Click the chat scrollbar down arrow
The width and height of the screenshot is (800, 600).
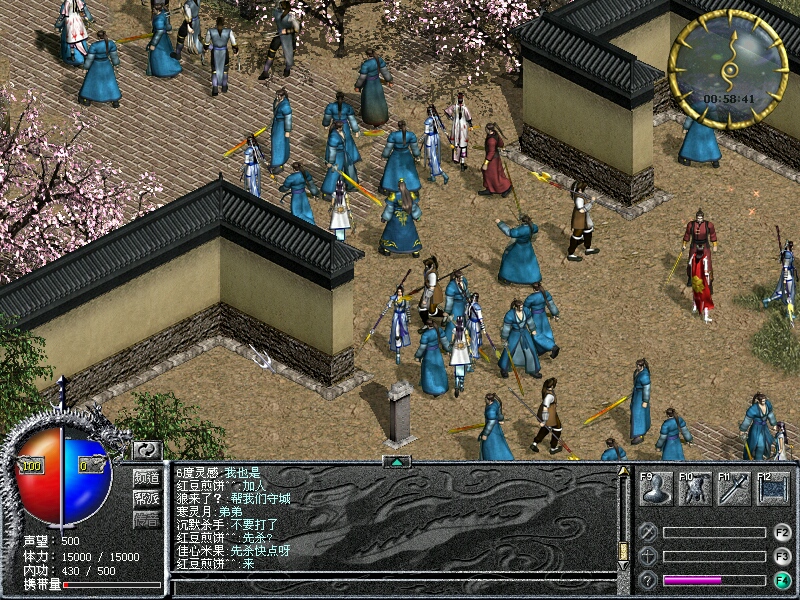(x=624, y=565)
